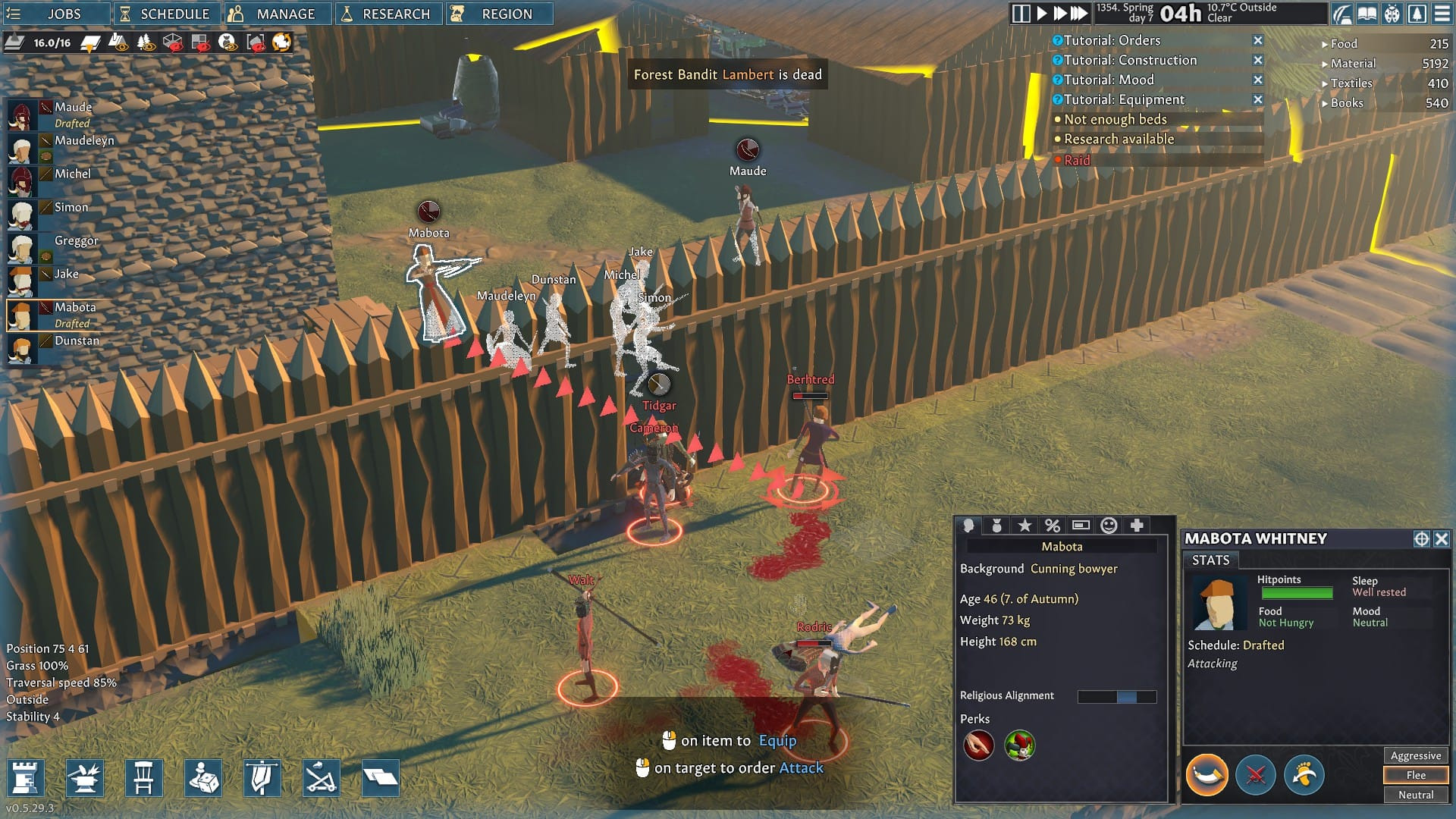Close the Mabota Whitney panel
Image resolution: width=1456 pixels, height=819 pixels.
click(1442, 538)
